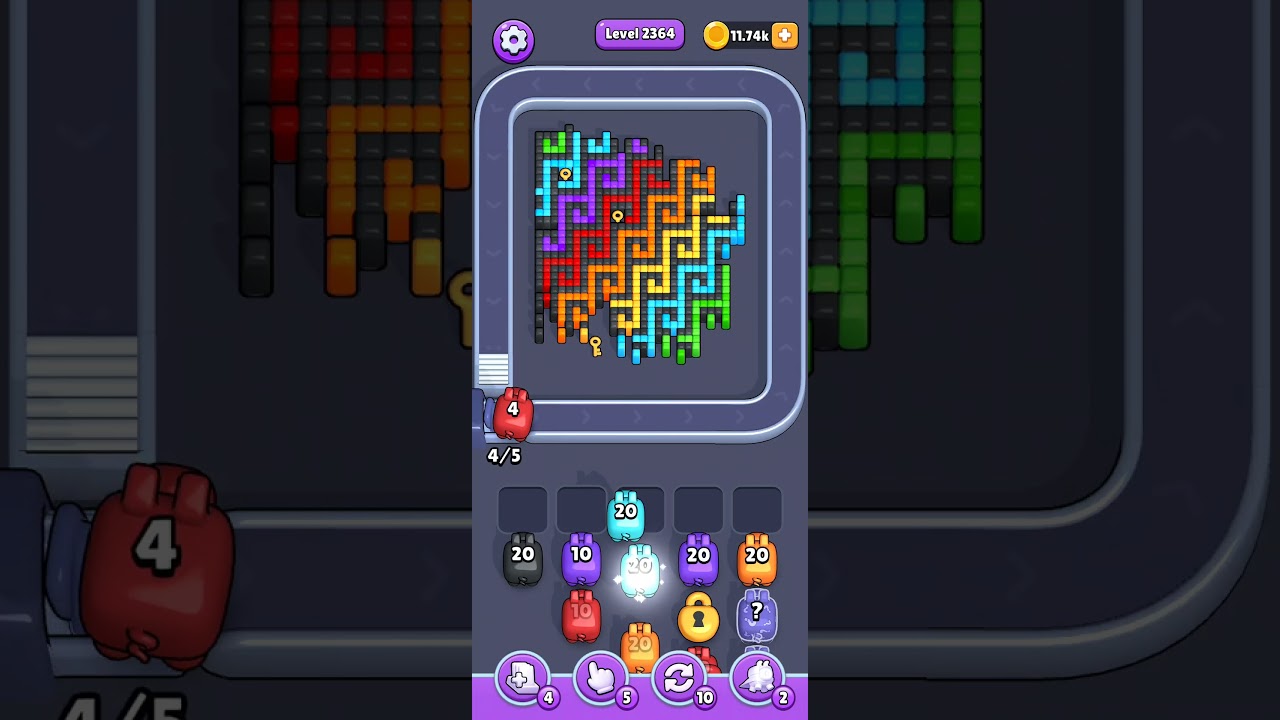Select the mystery question-mark backpack
Image resolution: width=1280 pixels, height=720 pixels.
click(x=758, y=613)
